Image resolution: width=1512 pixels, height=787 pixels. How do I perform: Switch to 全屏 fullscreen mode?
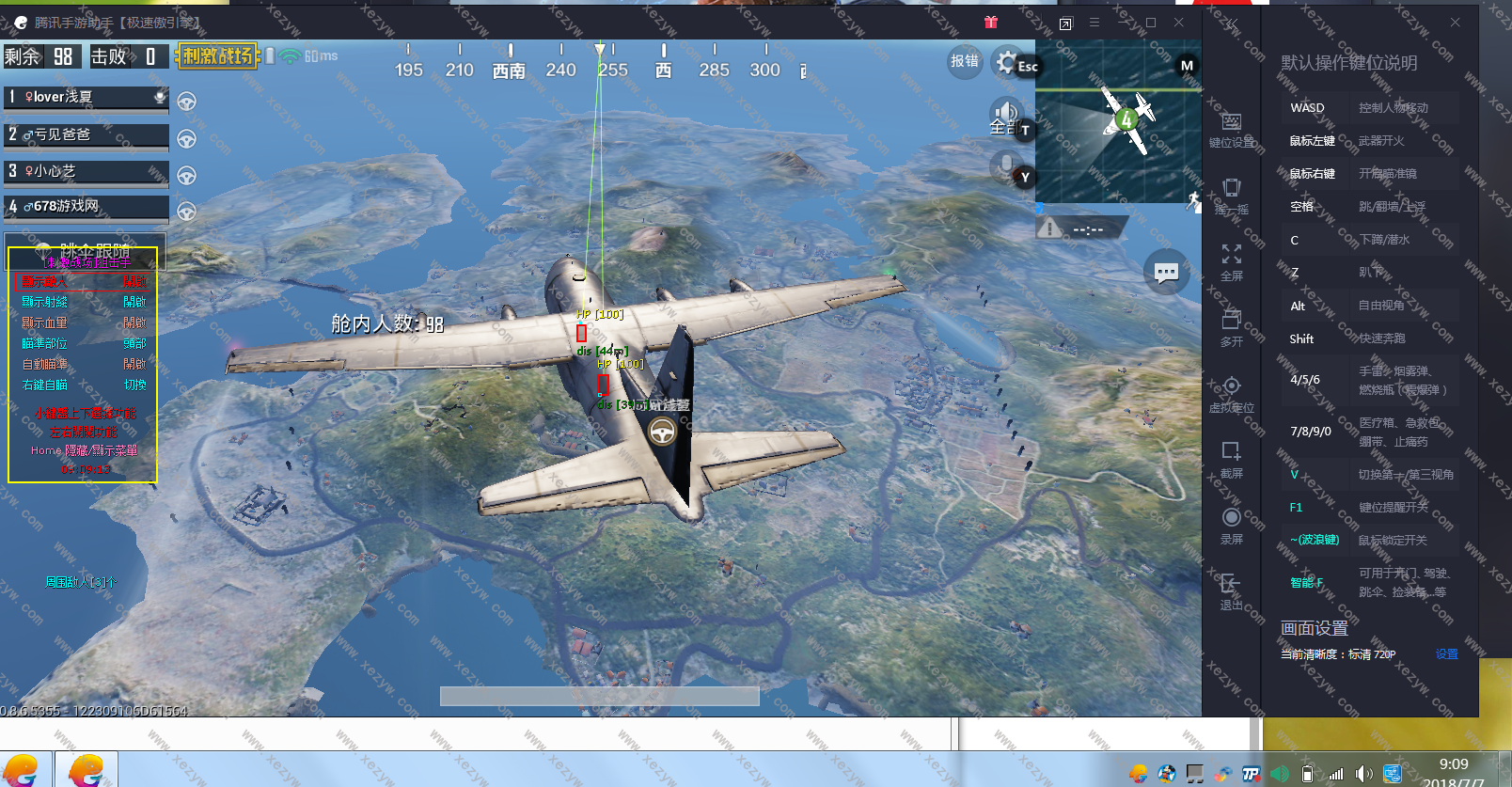(1232, 262)
